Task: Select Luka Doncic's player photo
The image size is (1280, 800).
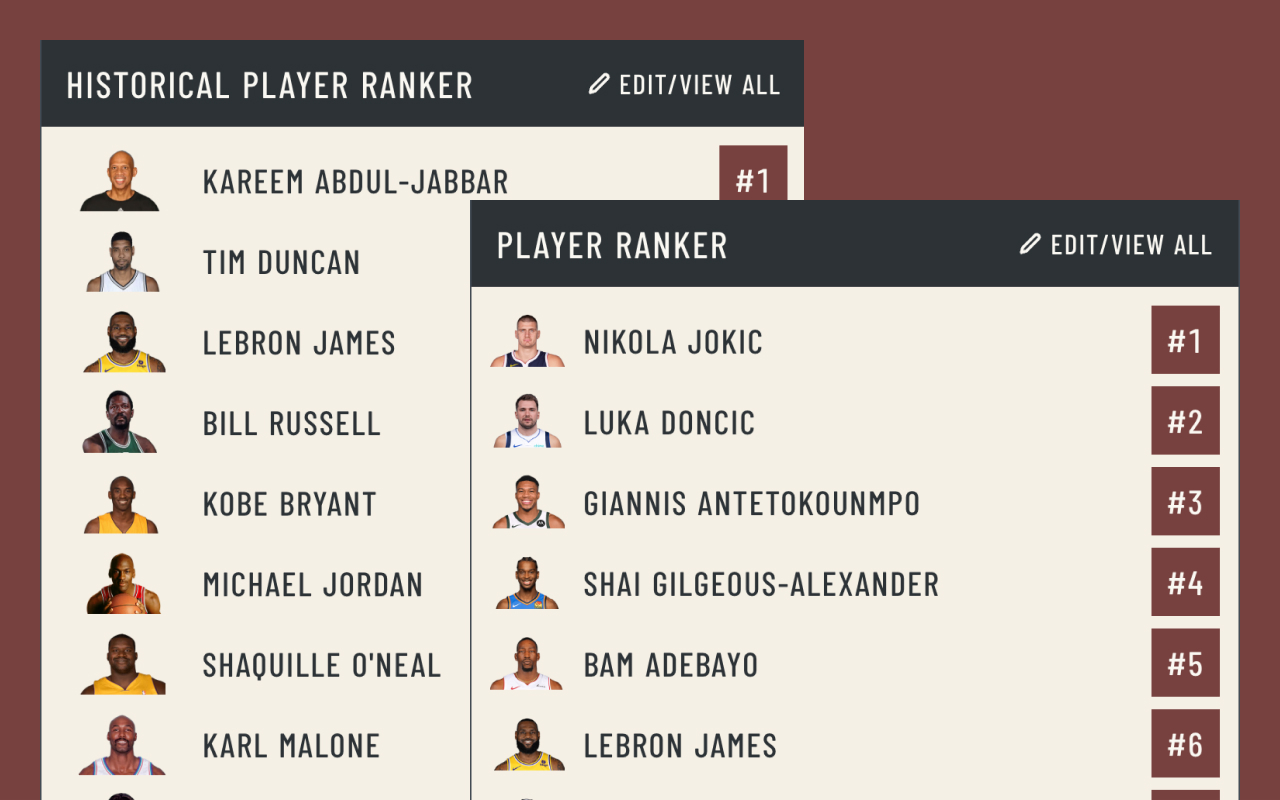Action: click(527, 420)
